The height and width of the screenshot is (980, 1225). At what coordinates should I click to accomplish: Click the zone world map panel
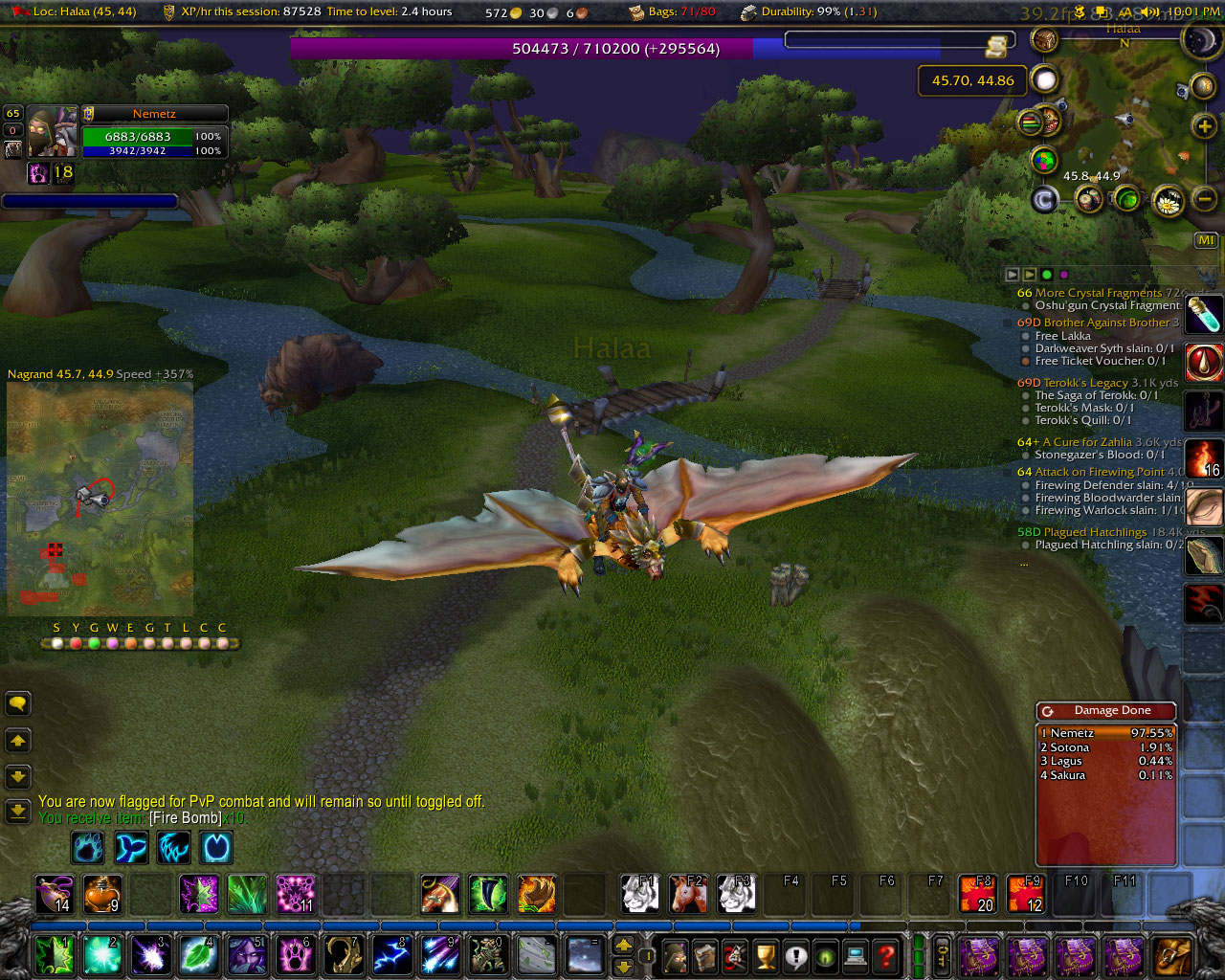coord(100,498)
